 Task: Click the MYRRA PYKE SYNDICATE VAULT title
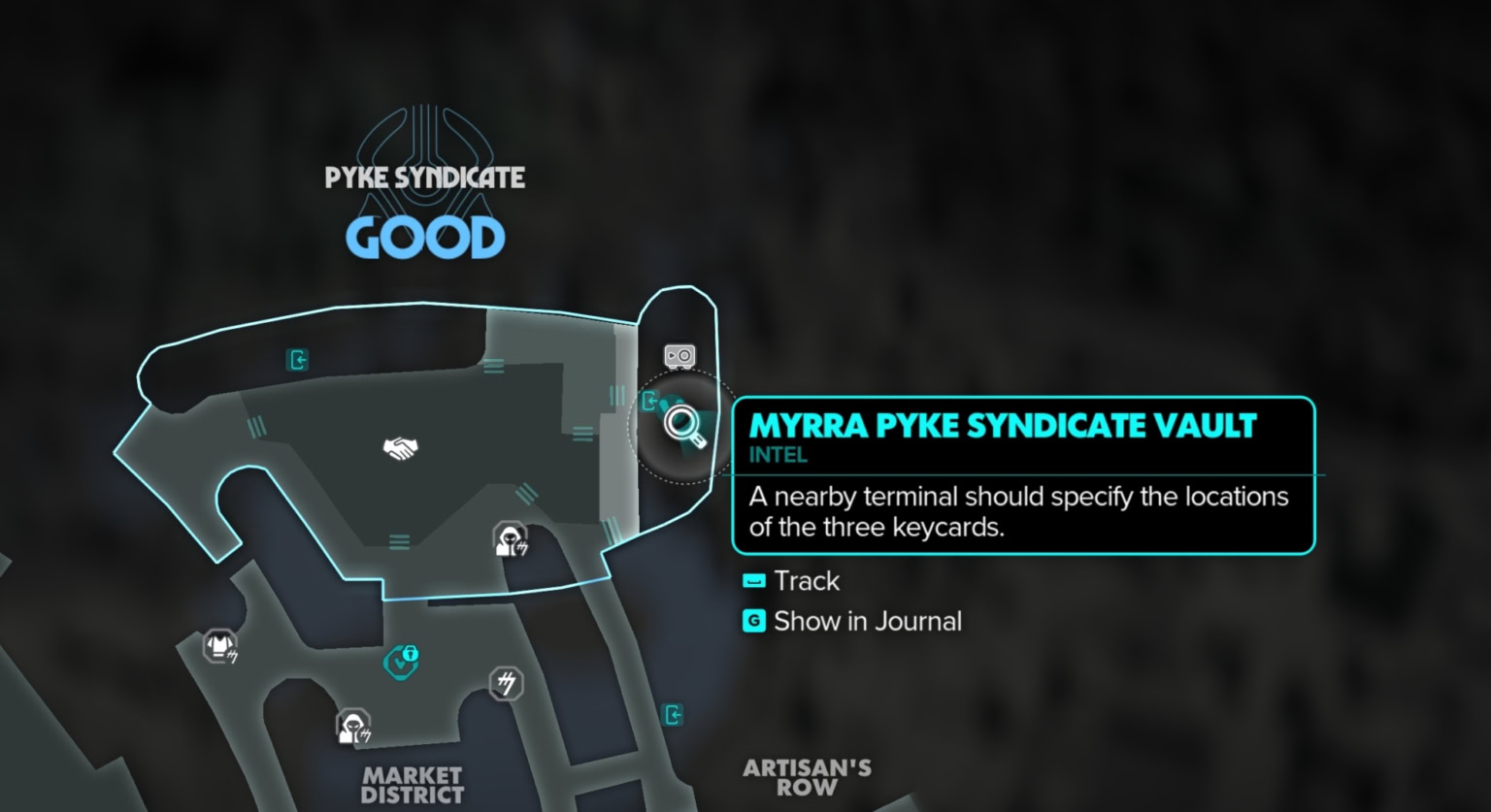click(1002, 425)
